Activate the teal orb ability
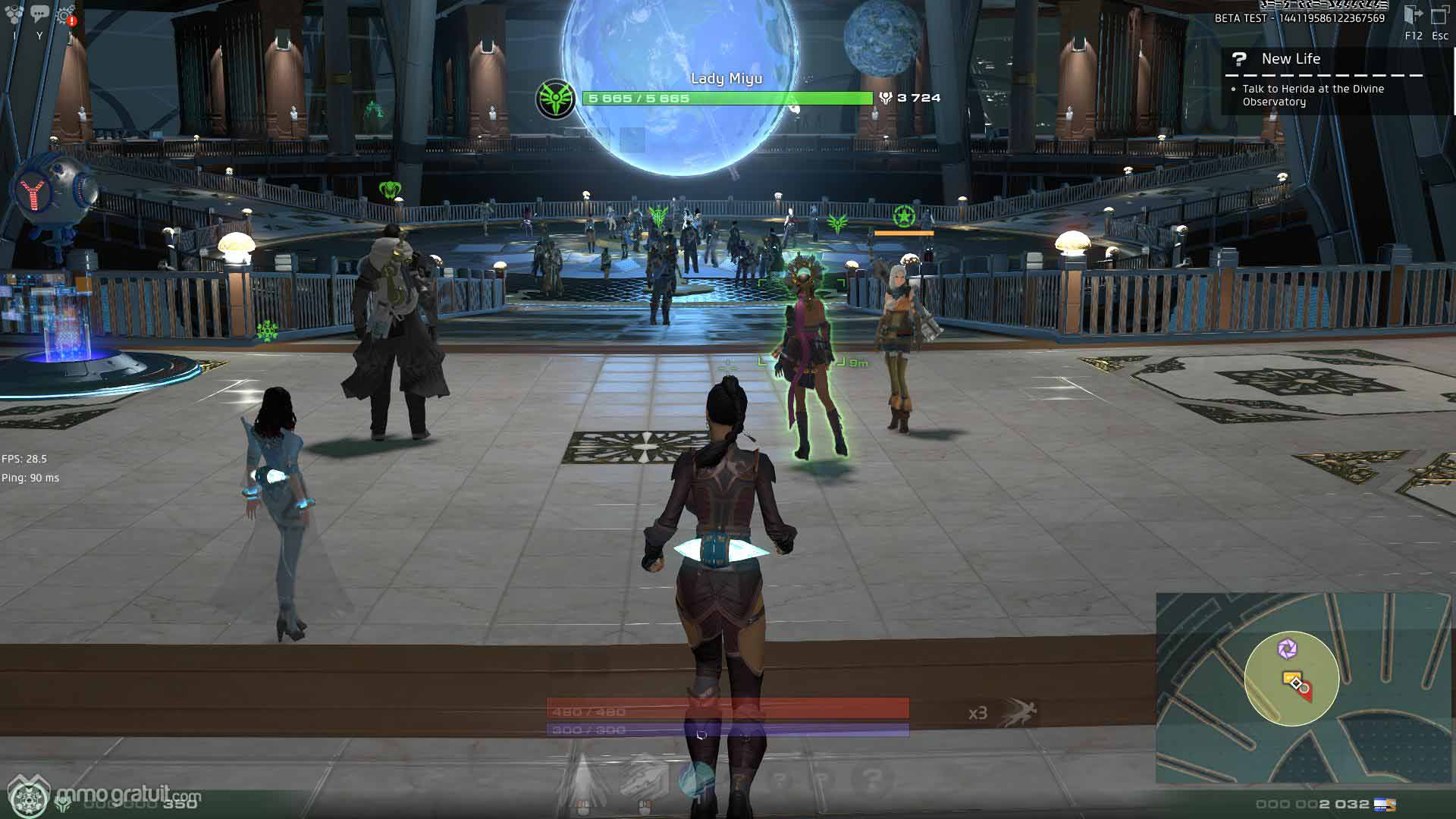Screen dimensions: 1456x819 [695, 779]
